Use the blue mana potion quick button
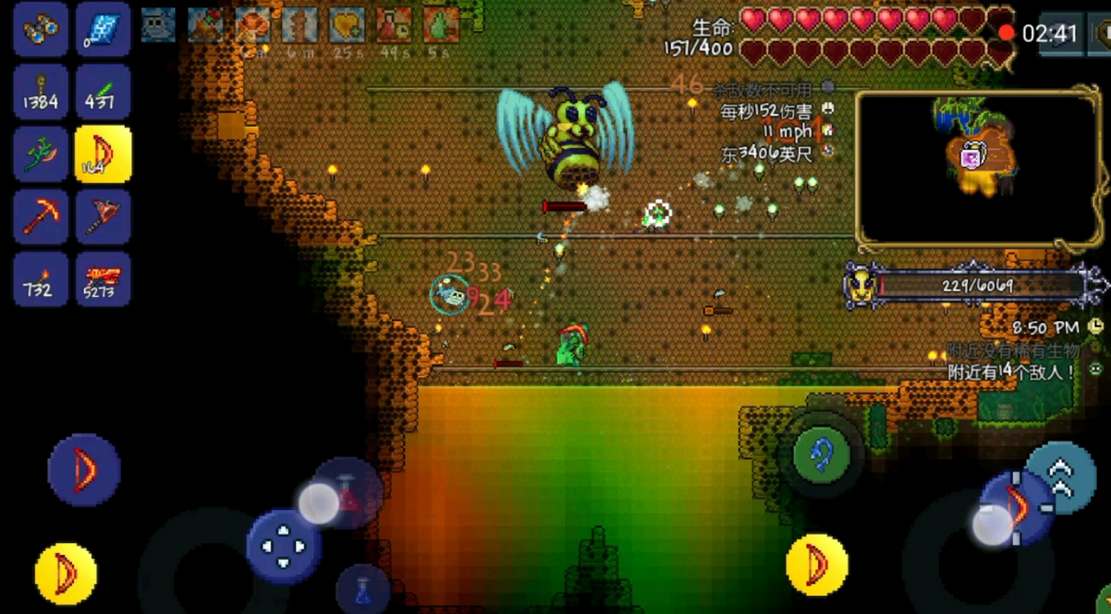Screen dimensions: 1111x614 point(362,589)
